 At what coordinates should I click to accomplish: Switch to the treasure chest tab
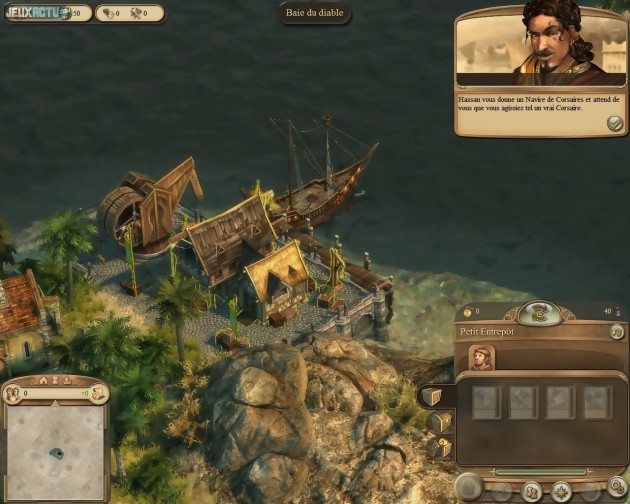coord(437,422)
